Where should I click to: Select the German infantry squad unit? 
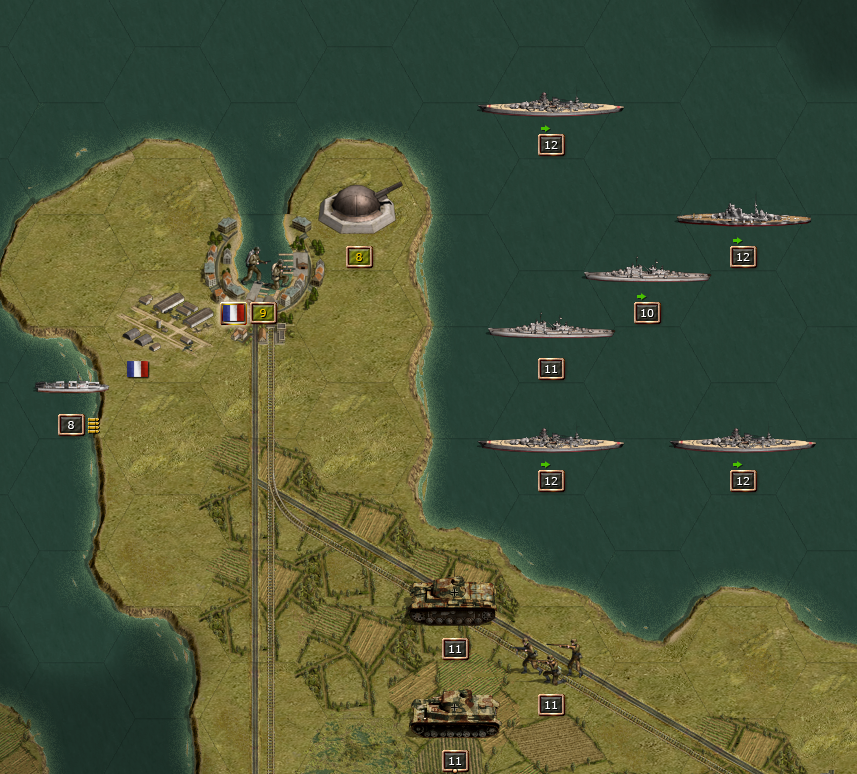tap(551, 660)
